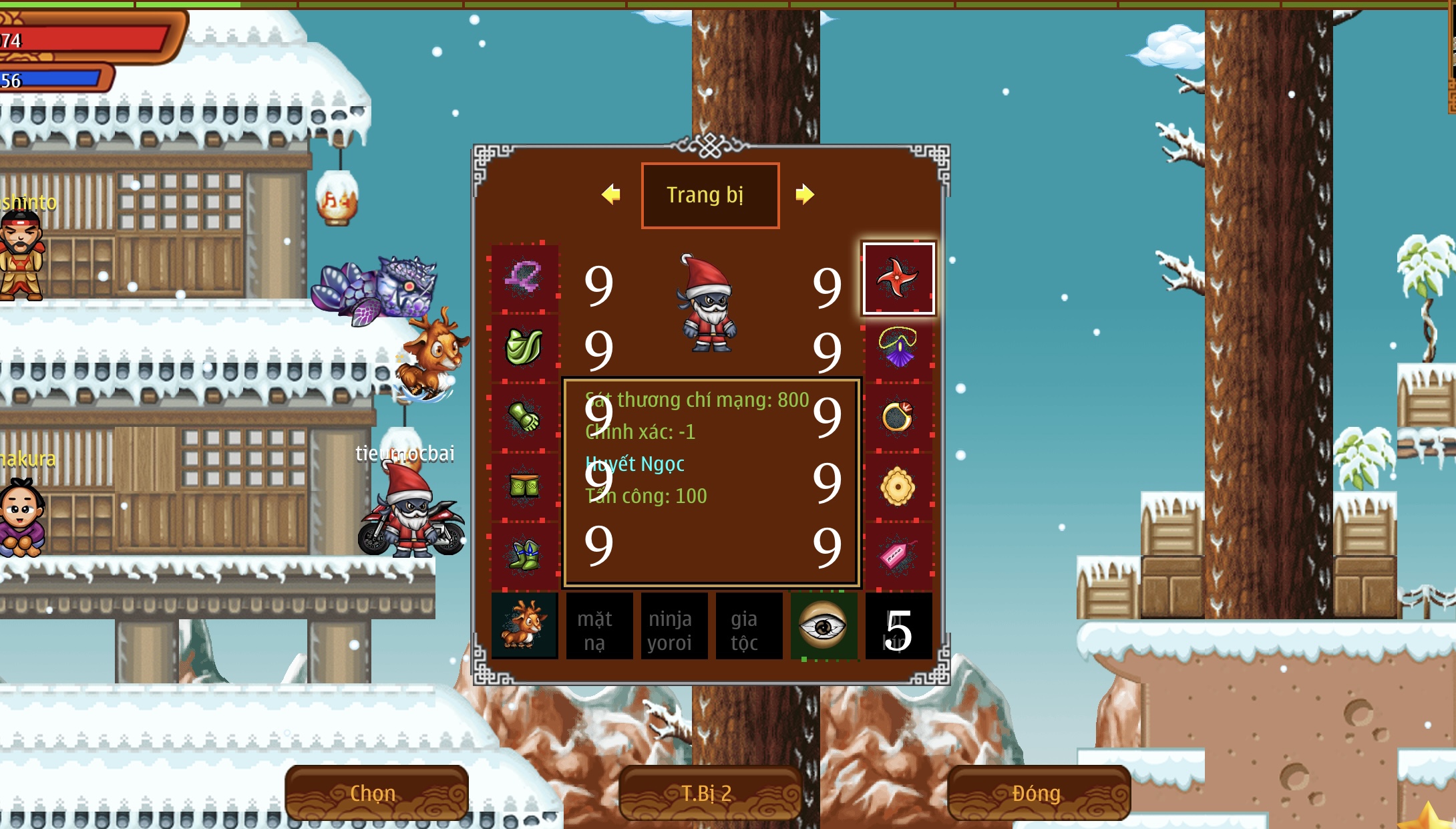This screenshot has height=829, width=1456.
Task: Select the purple necklace slot
Action: click(x=898, y=348)
